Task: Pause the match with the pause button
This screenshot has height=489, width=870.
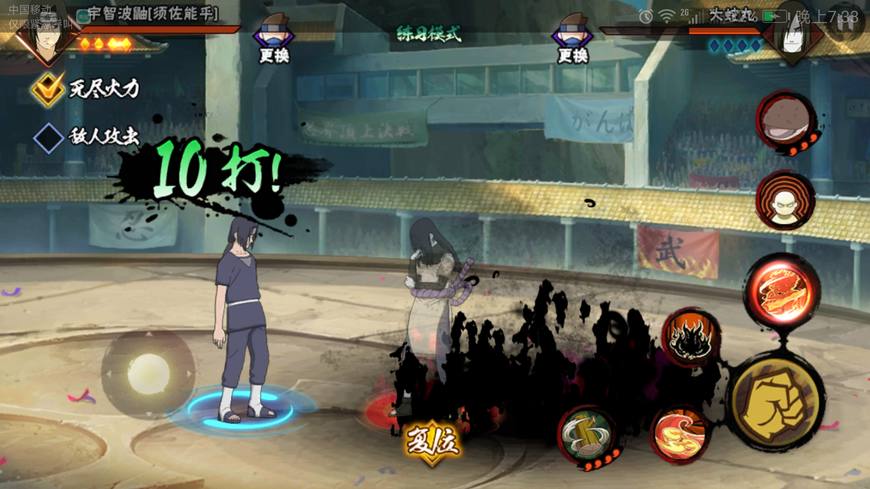Action: (x=846, y=22)
